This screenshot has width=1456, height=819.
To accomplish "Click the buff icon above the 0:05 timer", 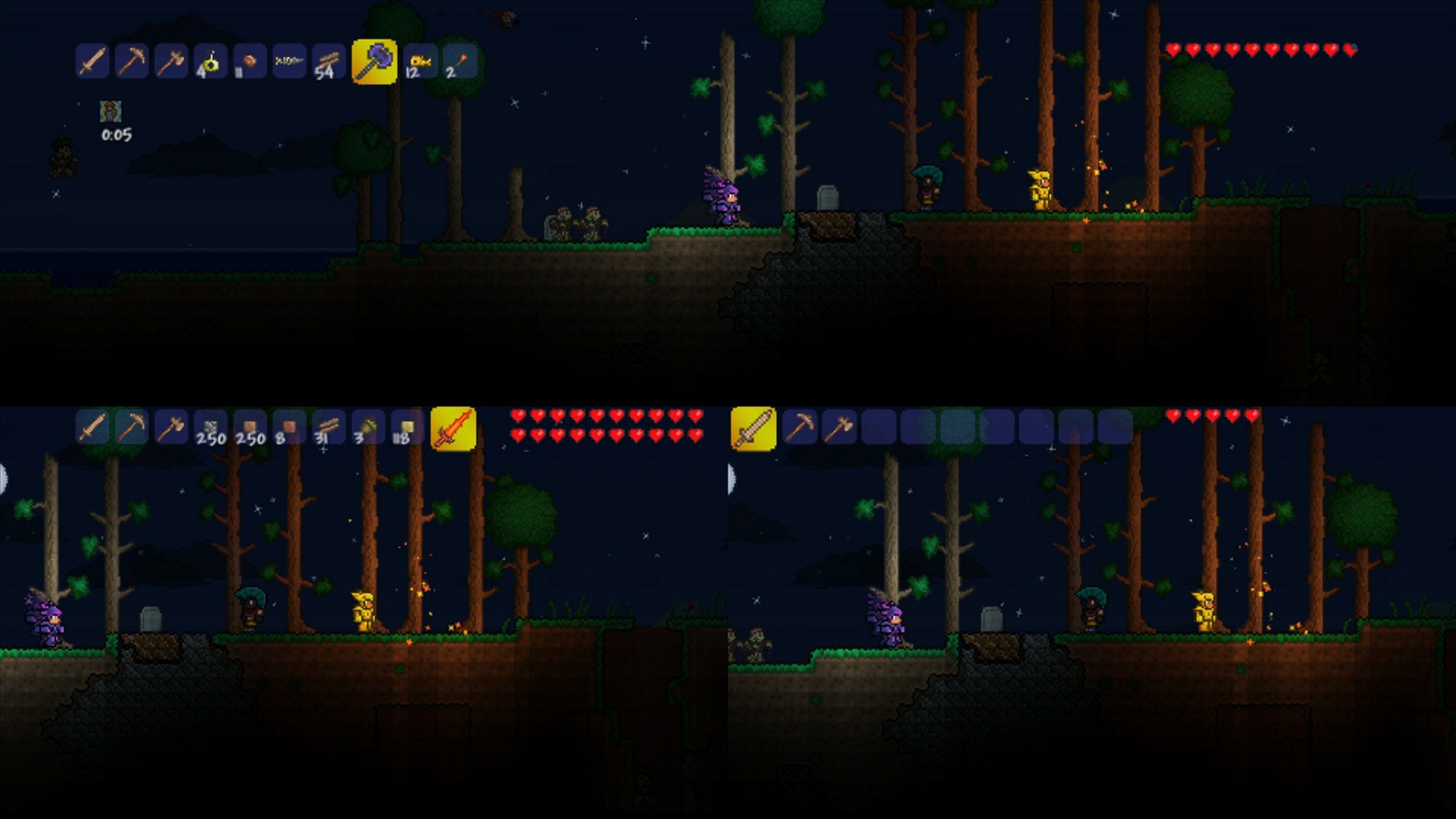I will pos(111,112).
